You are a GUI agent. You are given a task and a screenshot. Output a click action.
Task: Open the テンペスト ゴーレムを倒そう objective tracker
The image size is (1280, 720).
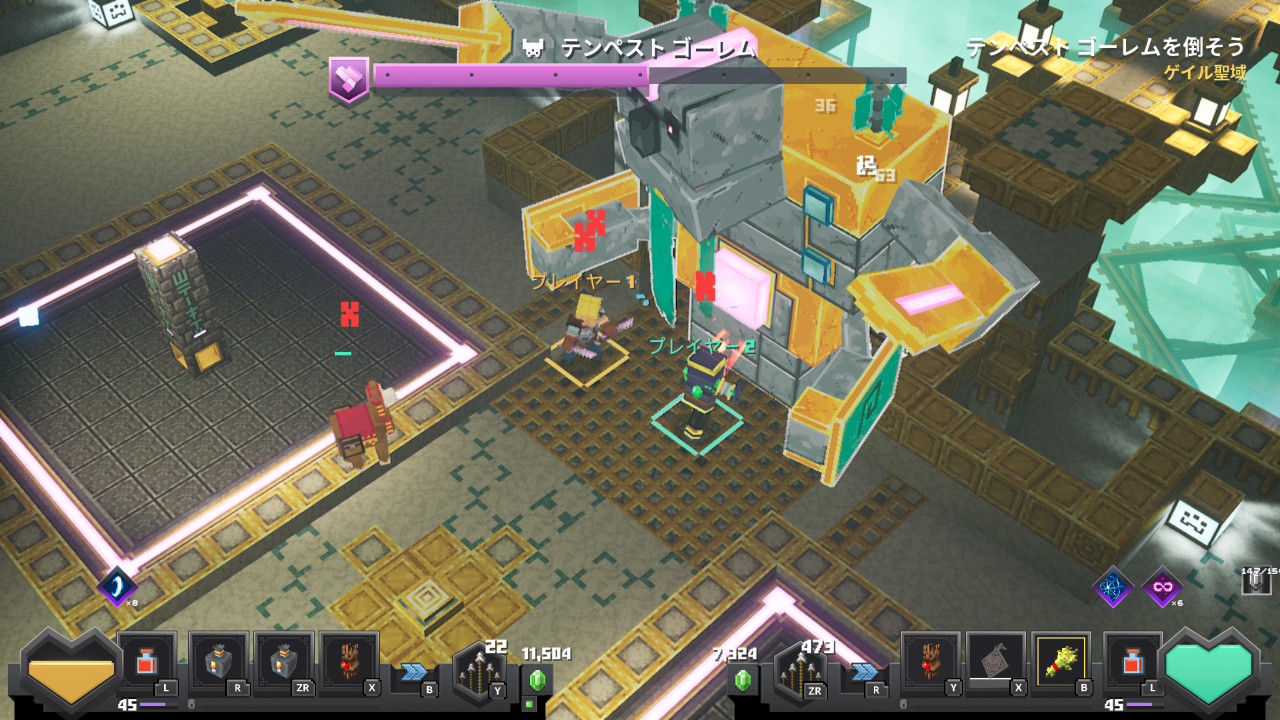pyautogui.click(x=1105, y=47)
